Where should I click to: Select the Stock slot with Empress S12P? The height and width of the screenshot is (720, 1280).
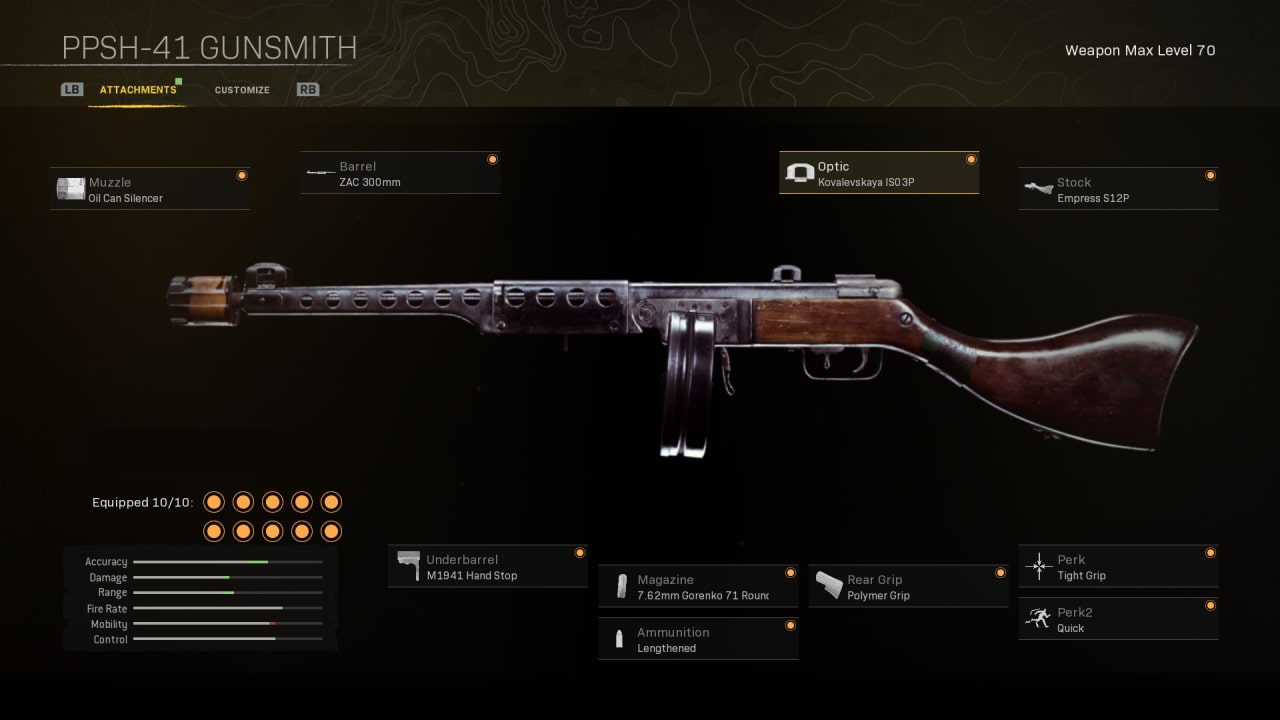[x=1118, y=189]
